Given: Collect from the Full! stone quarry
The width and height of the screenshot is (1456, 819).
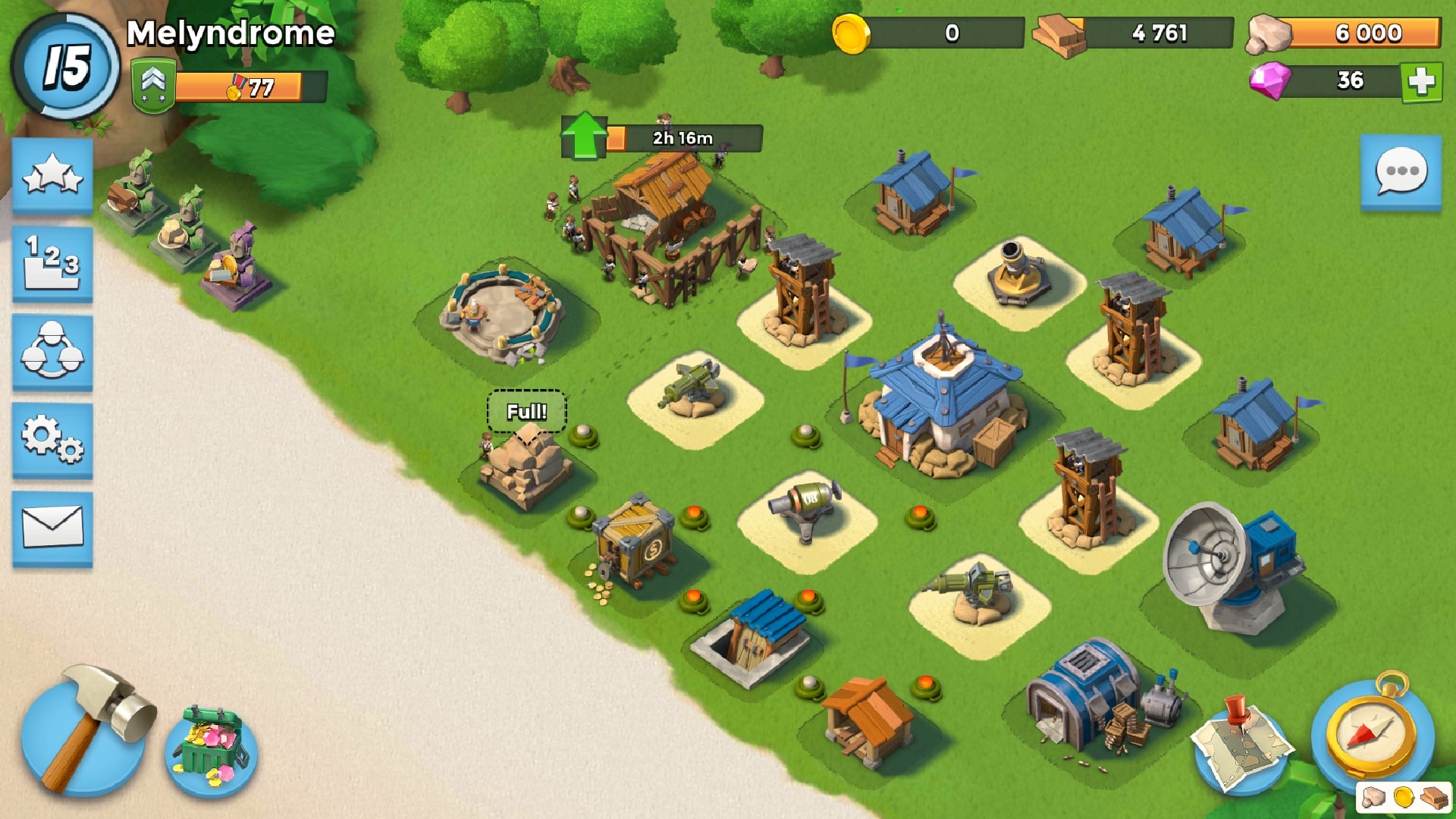Looking at the screenshot, I should point(526,464).
